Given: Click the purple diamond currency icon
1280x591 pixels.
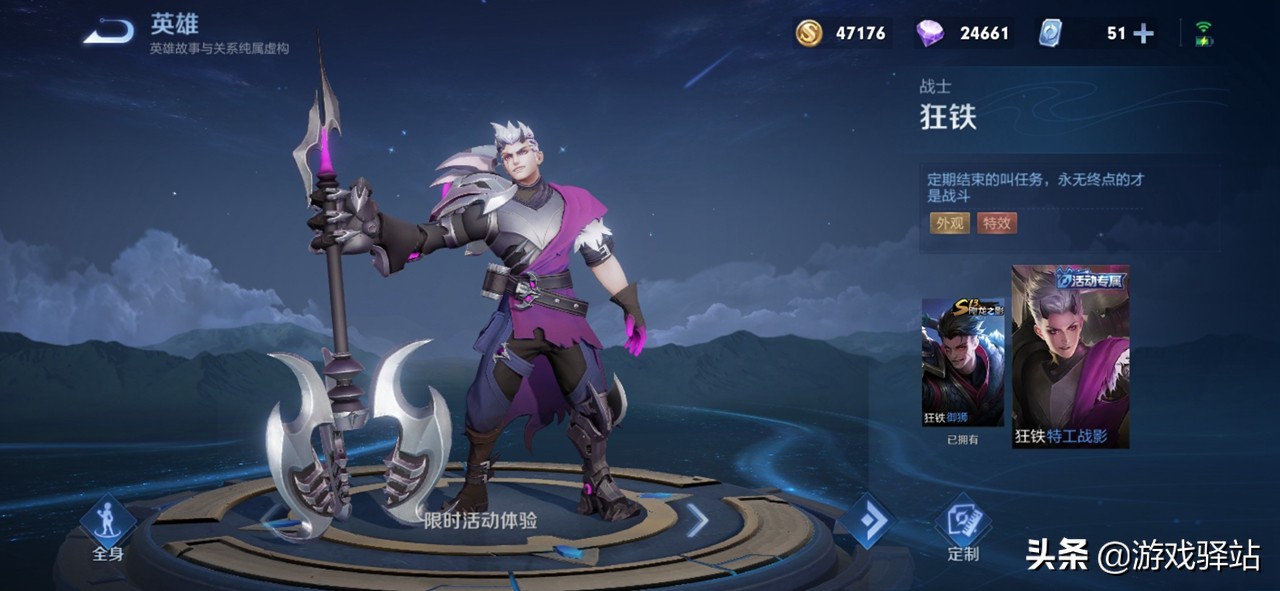Looking at the screenshot, I should [x=930, y=33].
